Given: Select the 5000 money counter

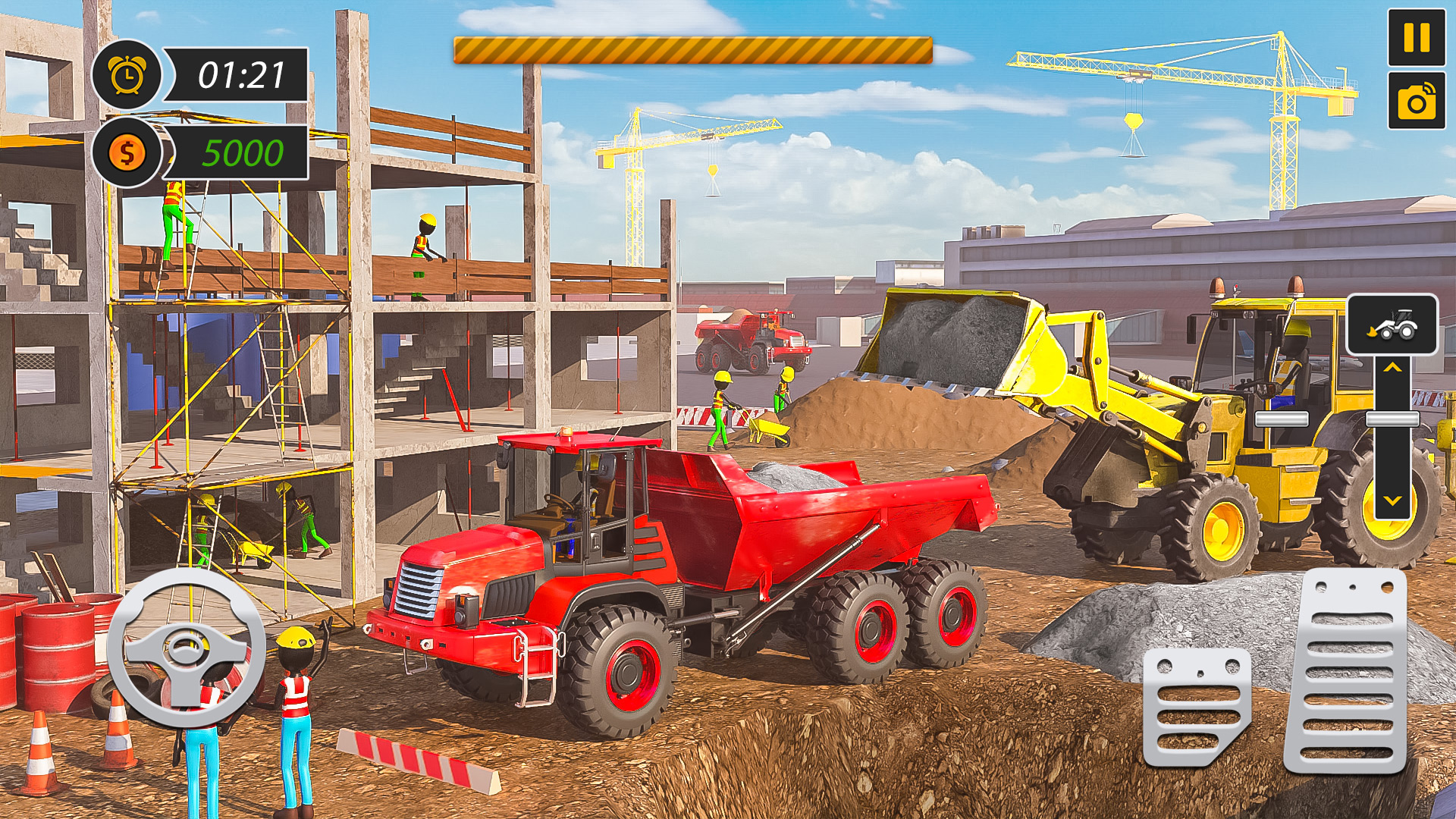Looking at the screenshot, I should [241, 154].
